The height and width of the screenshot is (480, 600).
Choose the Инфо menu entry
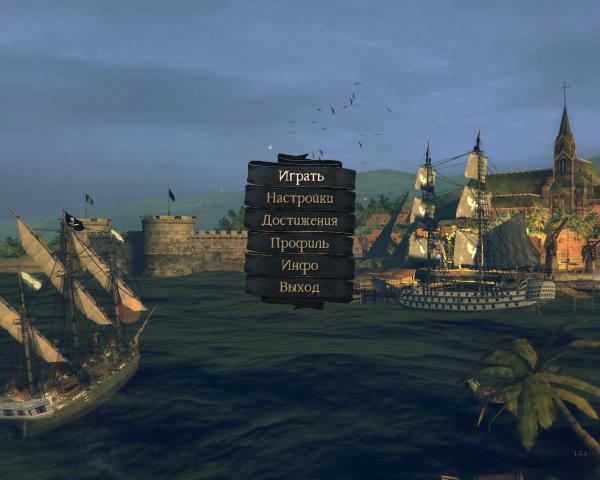[x=300, y=265]
